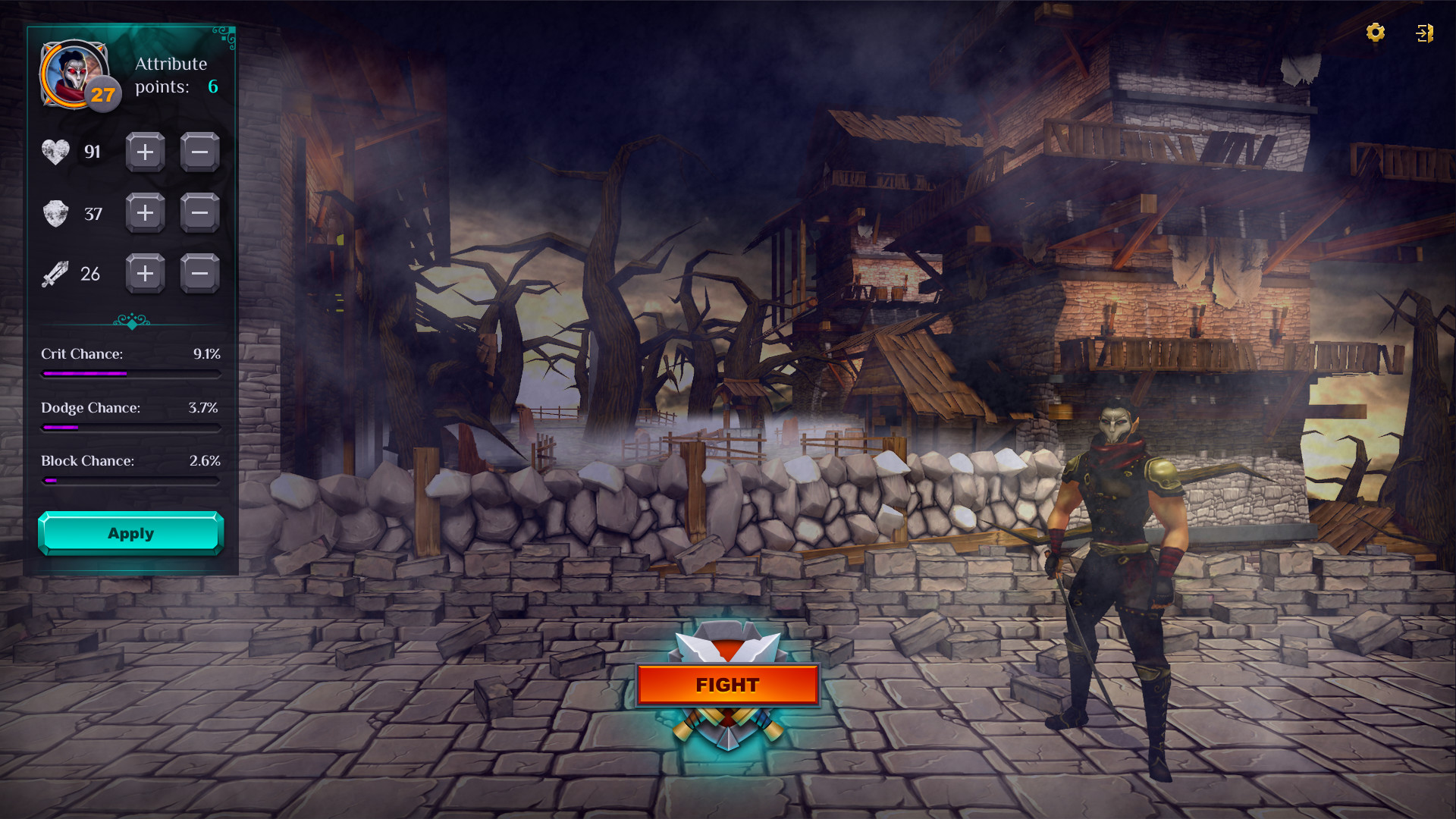Viewport: 1456px width, 819px height.
Task: Decrease defense with the minus button
Action: click(x=199, y=213)
